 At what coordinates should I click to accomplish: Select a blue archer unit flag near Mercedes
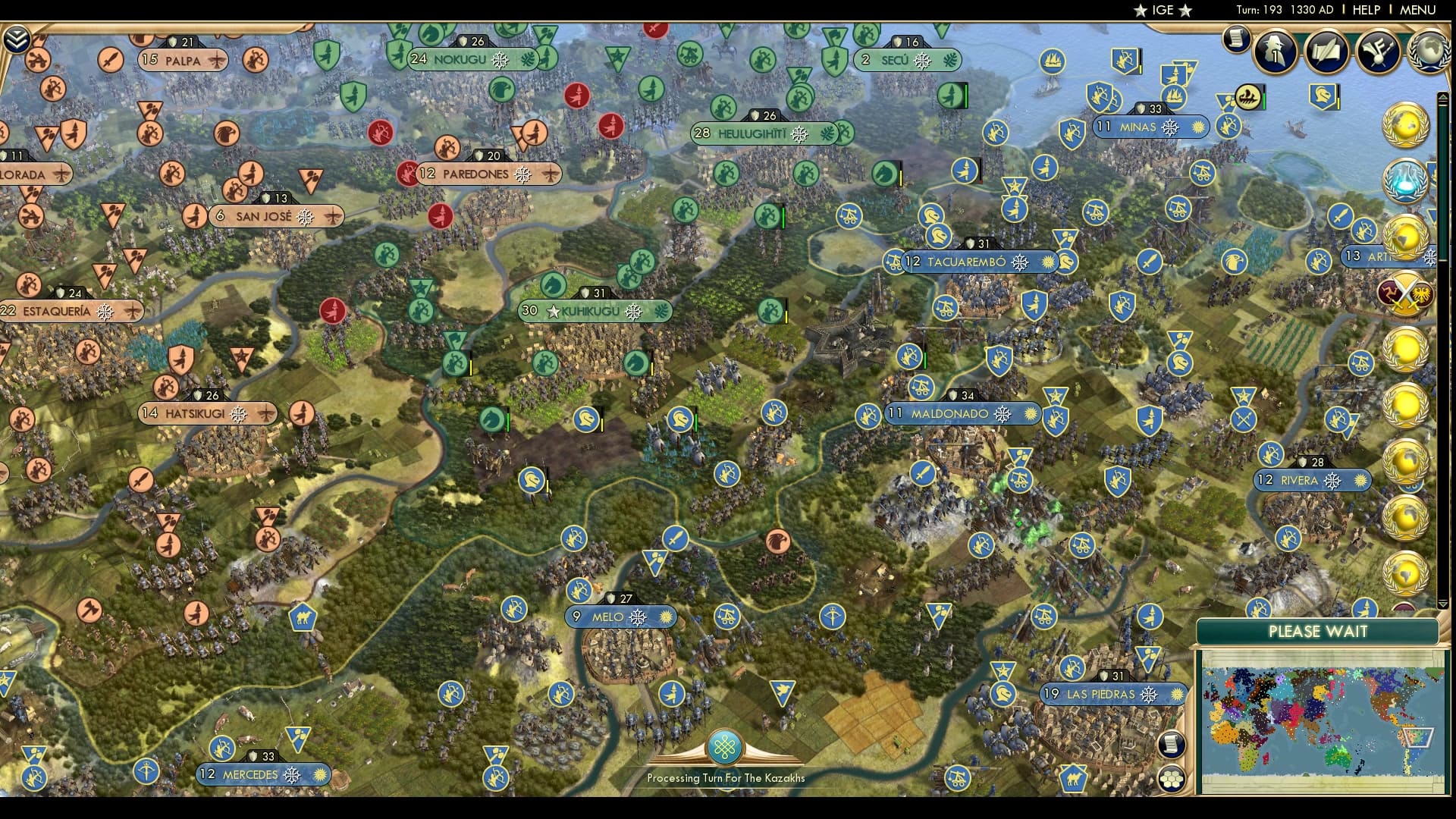pos(221,748)
